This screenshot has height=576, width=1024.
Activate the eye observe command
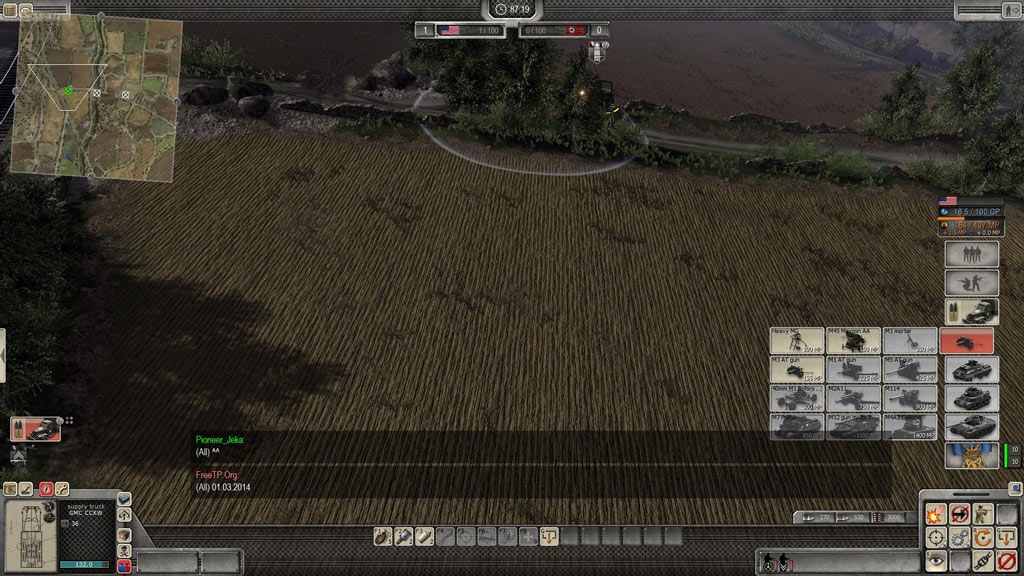click(x=936, y=561)
